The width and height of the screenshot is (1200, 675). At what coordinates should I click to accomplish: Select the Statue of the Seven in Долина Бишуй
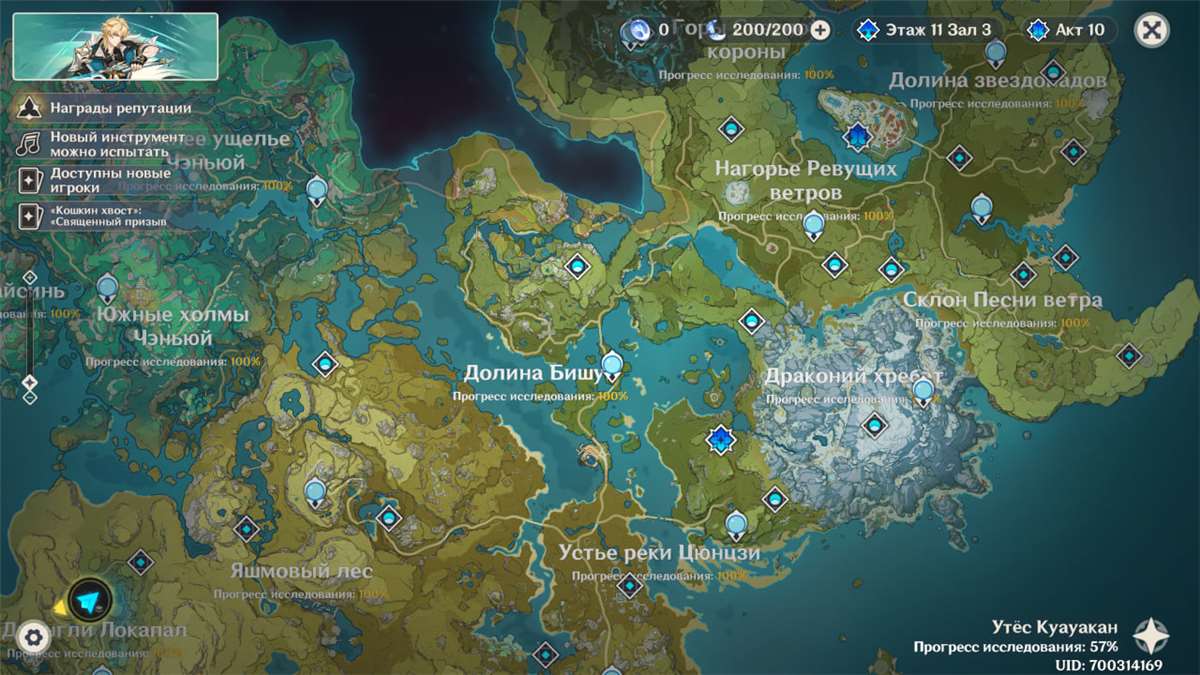[612, 365]
